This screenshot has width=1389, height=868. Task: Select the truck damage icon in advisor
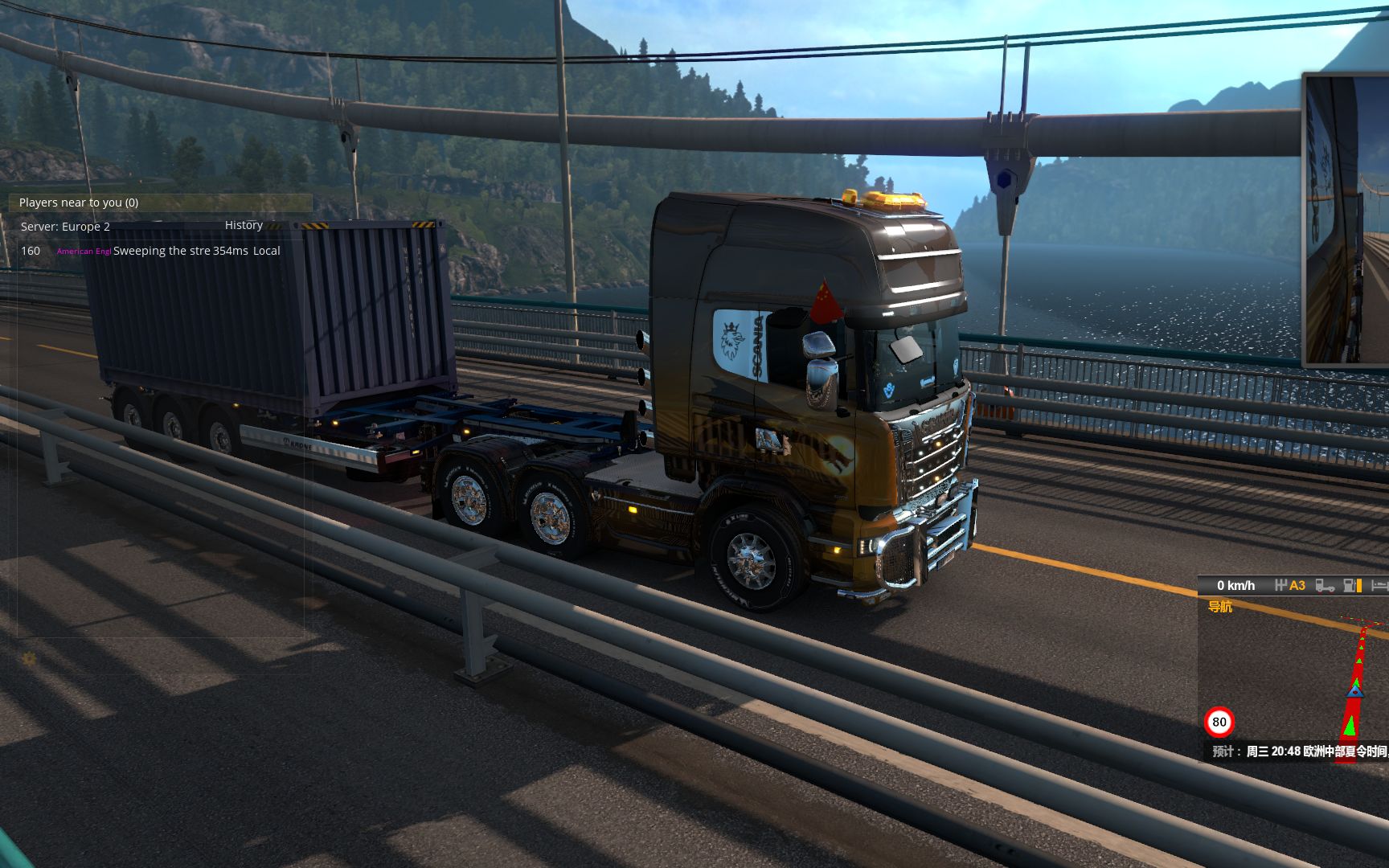click(1325, 585)
